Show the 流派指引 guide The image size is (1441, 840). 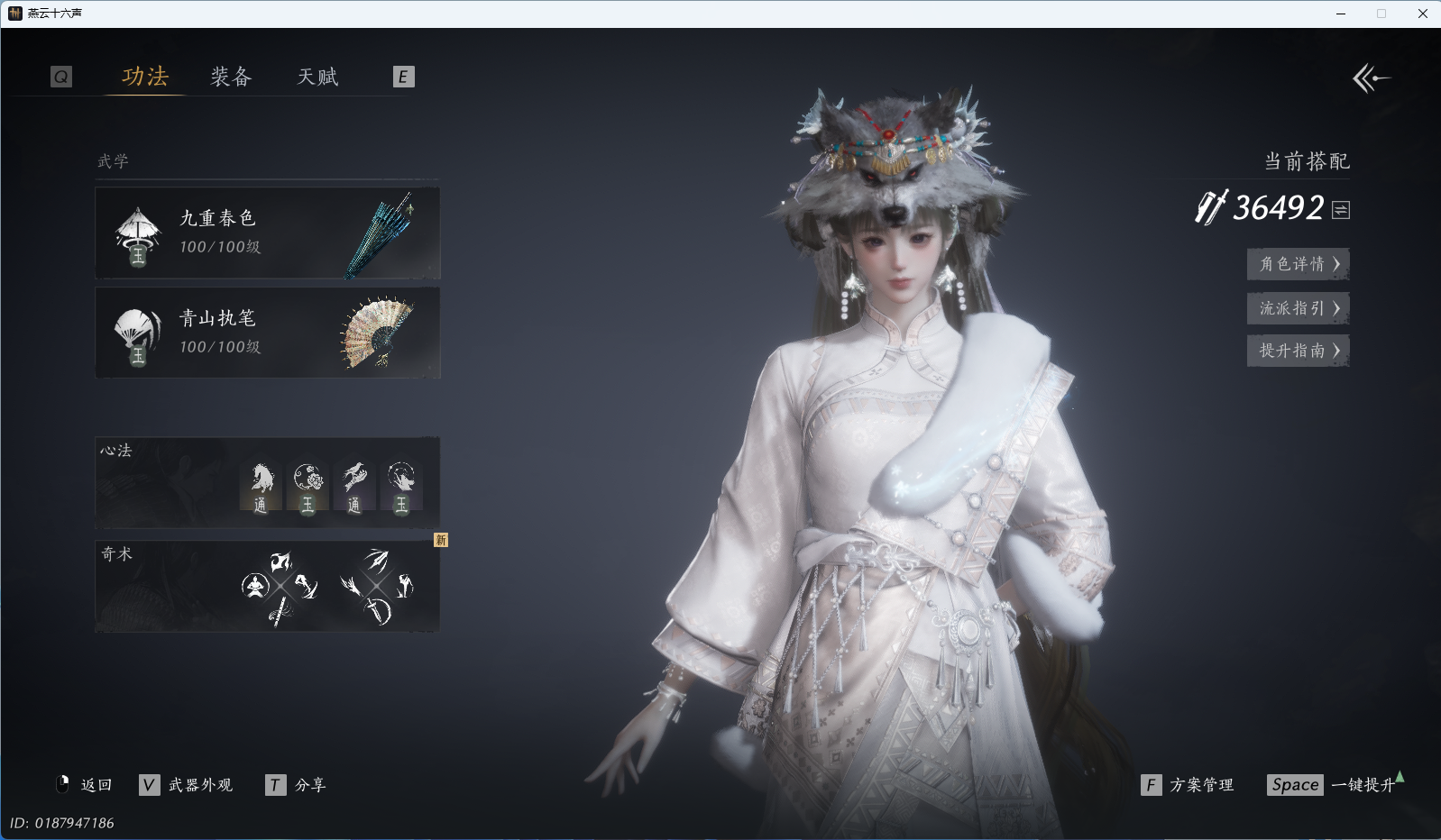(x=1298, y=308)
